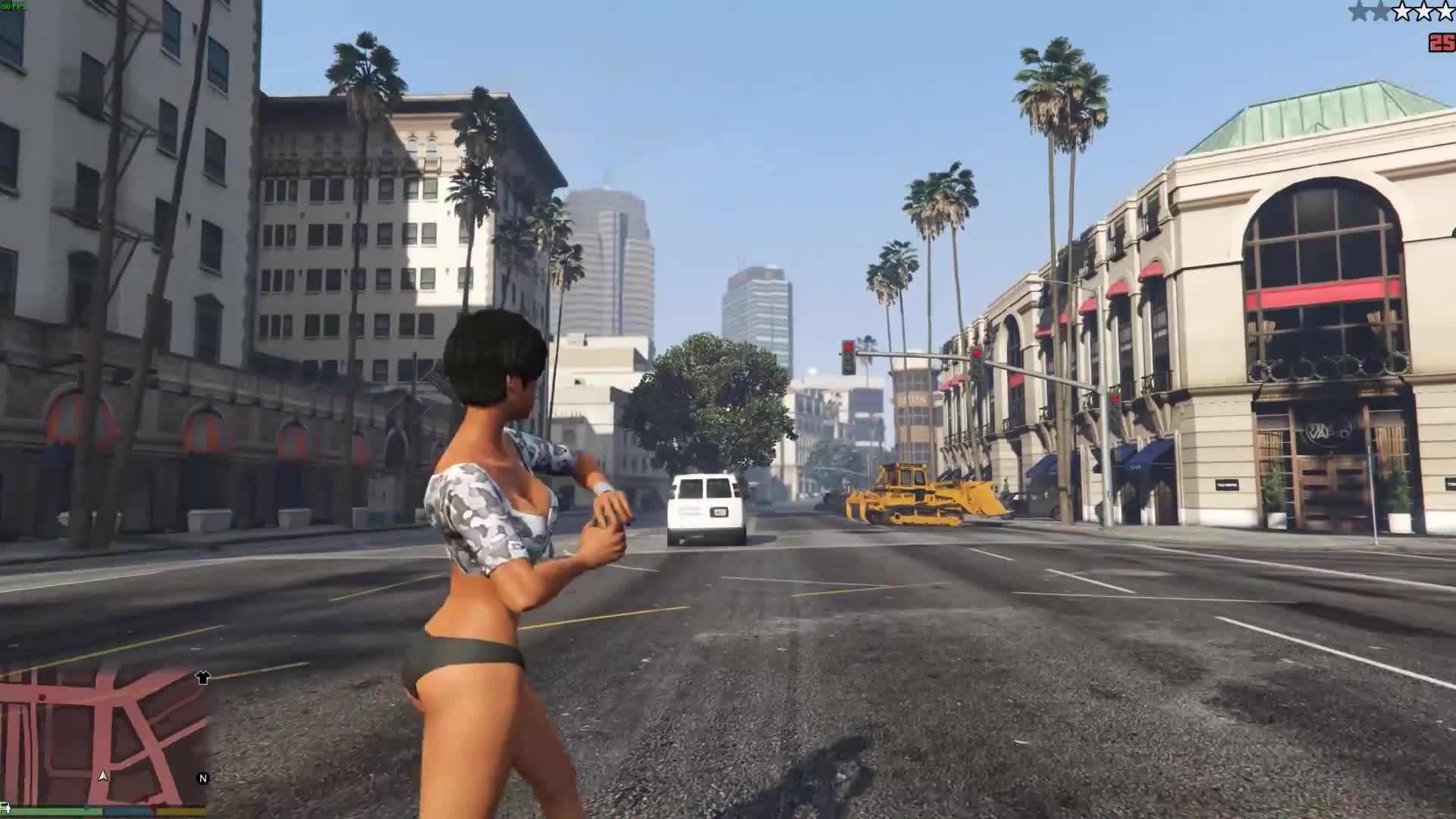Image resolution: width=1456 pixels, height=819 pixels.
Task: Click the fourth unfilled wanted star
Action: [1424, 11]
